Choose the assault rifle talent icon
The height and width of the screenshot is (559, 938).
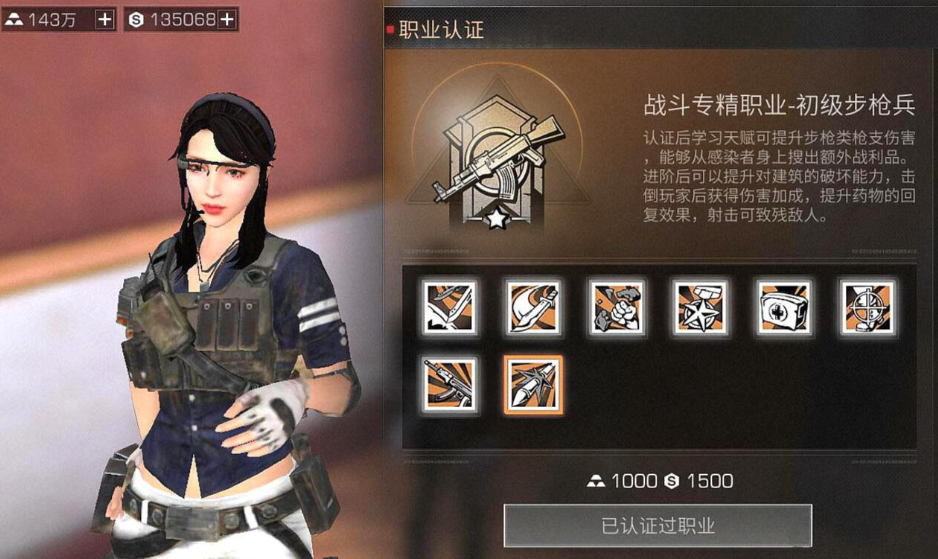pos(449,385)
